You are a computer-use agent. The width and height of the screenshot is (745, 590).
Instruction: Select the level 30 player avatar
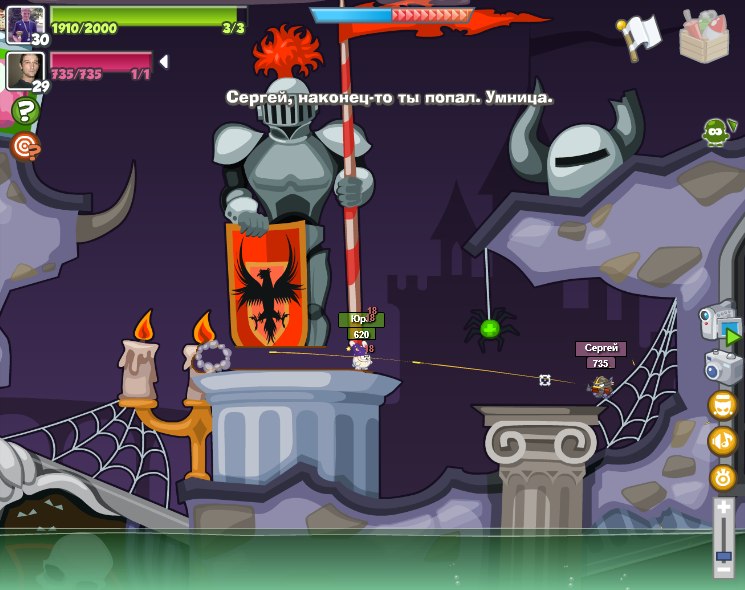[24, 23]
